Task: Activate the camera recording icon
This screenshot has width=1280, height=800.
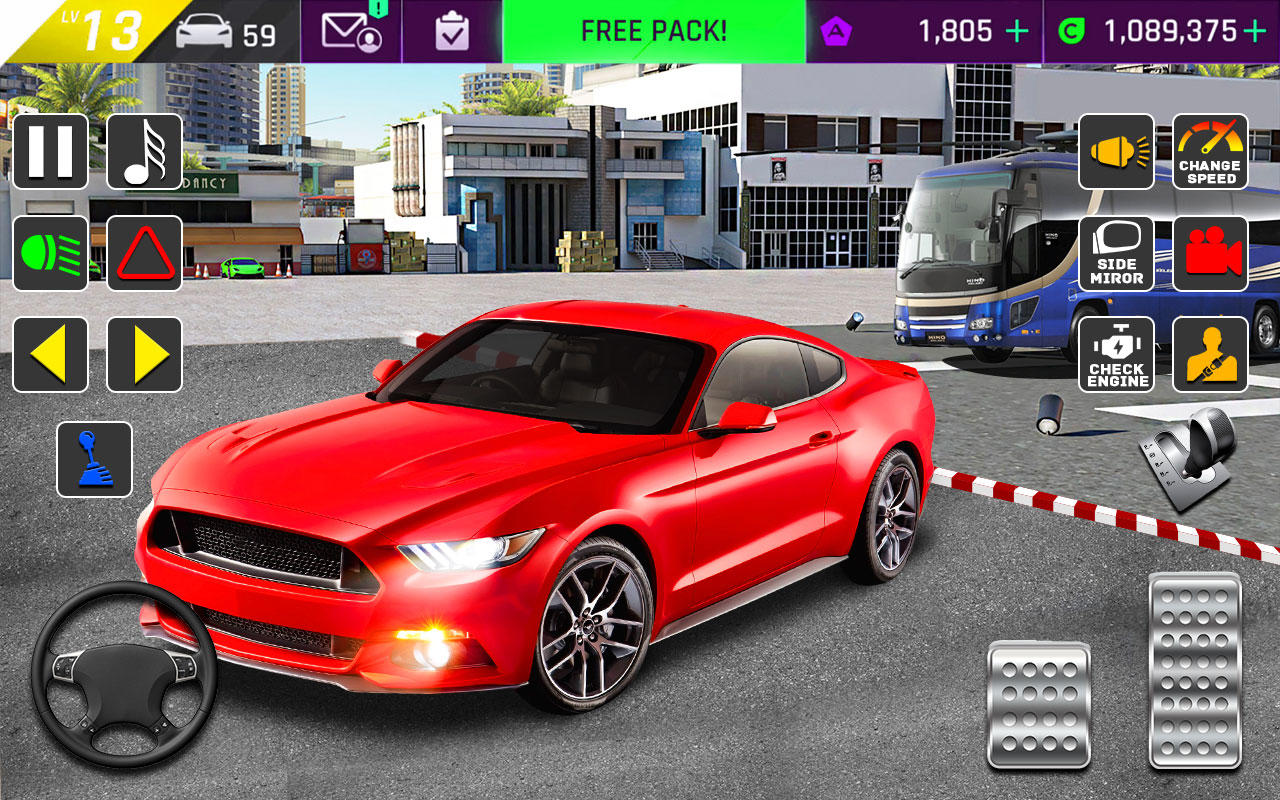Action: (x=1210, y=253)
